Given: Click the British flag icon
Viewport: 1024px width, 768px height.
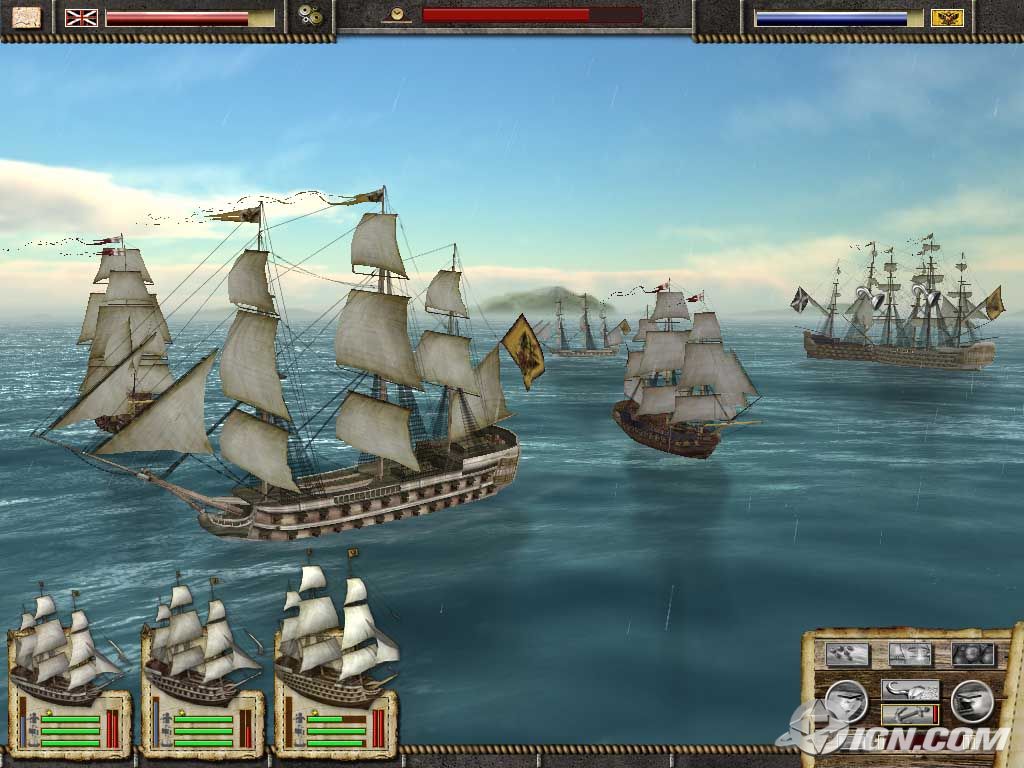Looking at the screenshot, I should pyautogui.click(x=80, y=17).
